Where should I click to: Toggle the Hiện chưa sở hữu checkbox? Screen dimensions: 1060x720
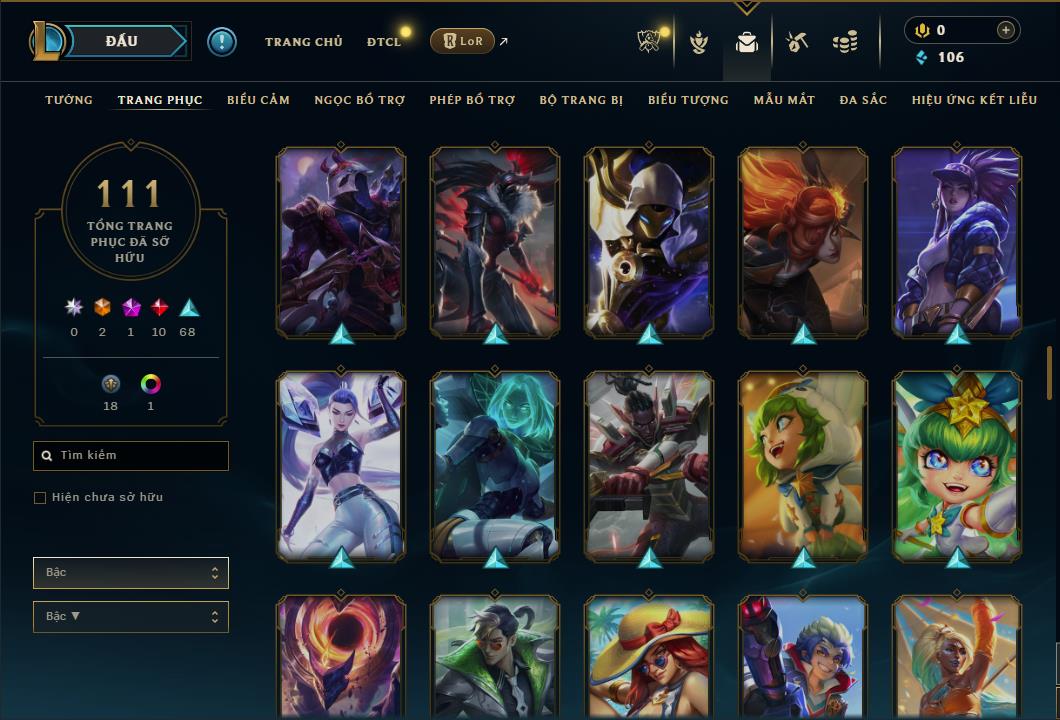point(40,498)
